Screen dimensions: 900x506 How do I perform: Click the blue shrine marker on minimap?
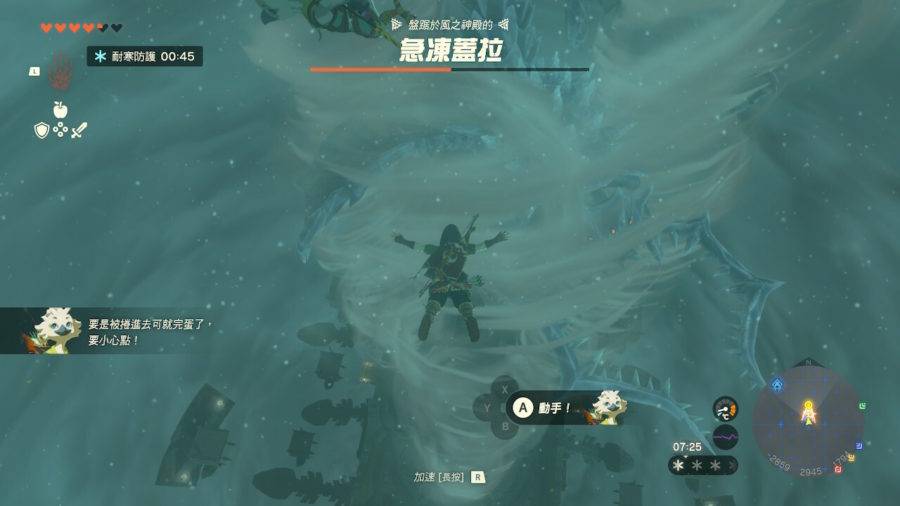pos(778,384)
